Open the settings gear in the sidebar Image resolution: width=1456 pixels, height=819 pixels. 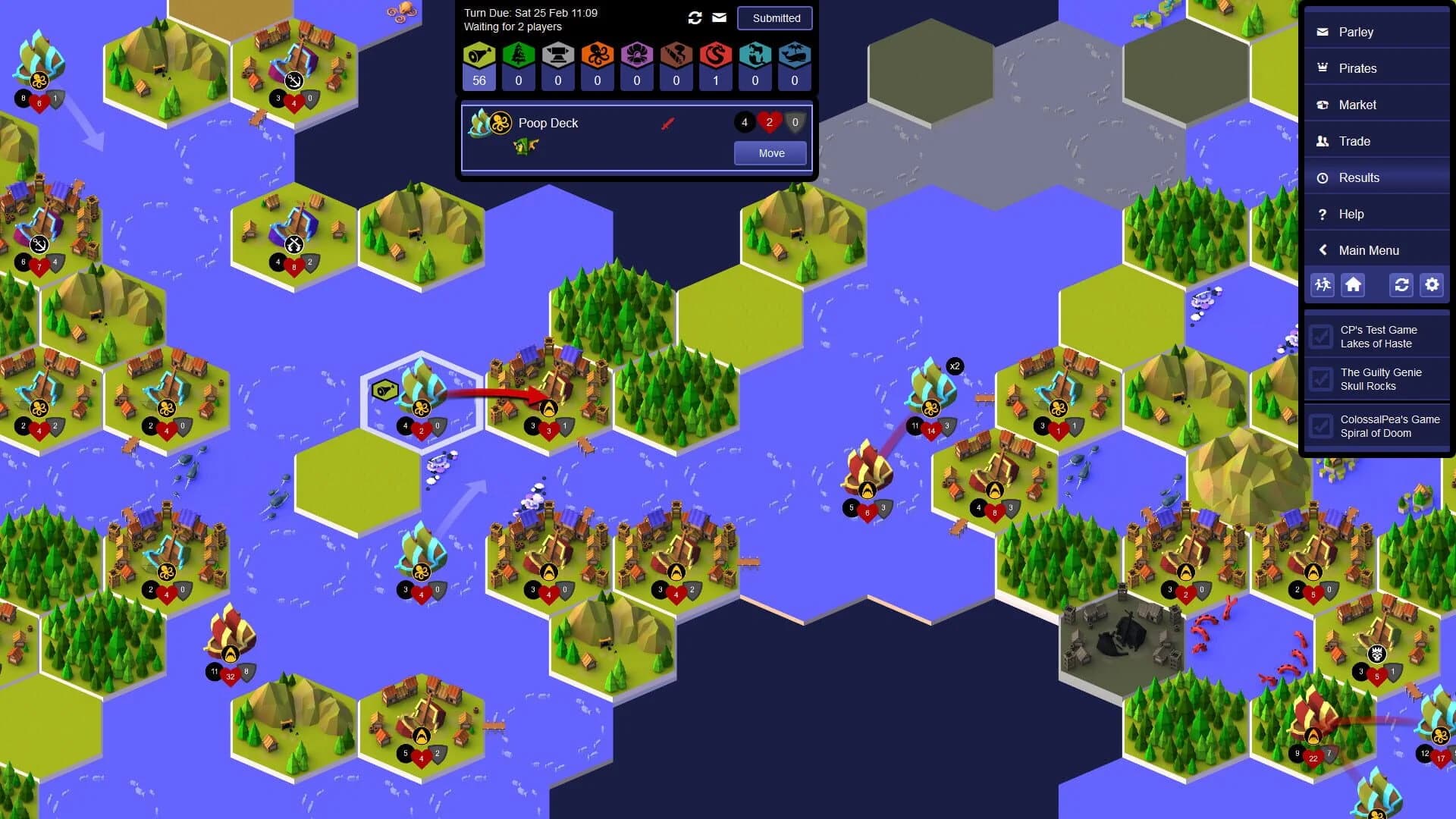click(x=1432, y=285)
